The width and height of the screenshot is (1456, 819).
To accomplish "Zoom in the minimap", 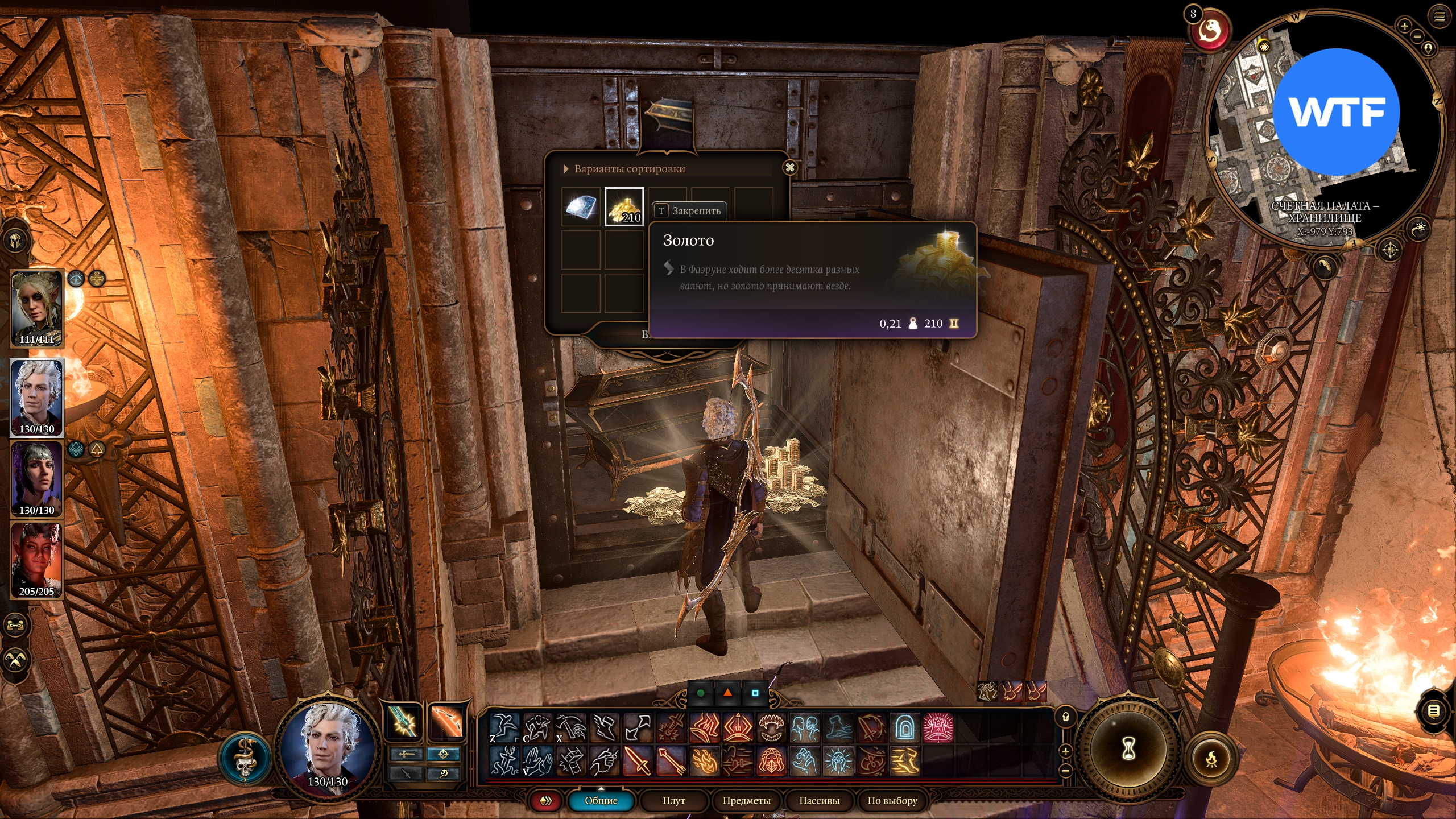I will click(1404, 26).
